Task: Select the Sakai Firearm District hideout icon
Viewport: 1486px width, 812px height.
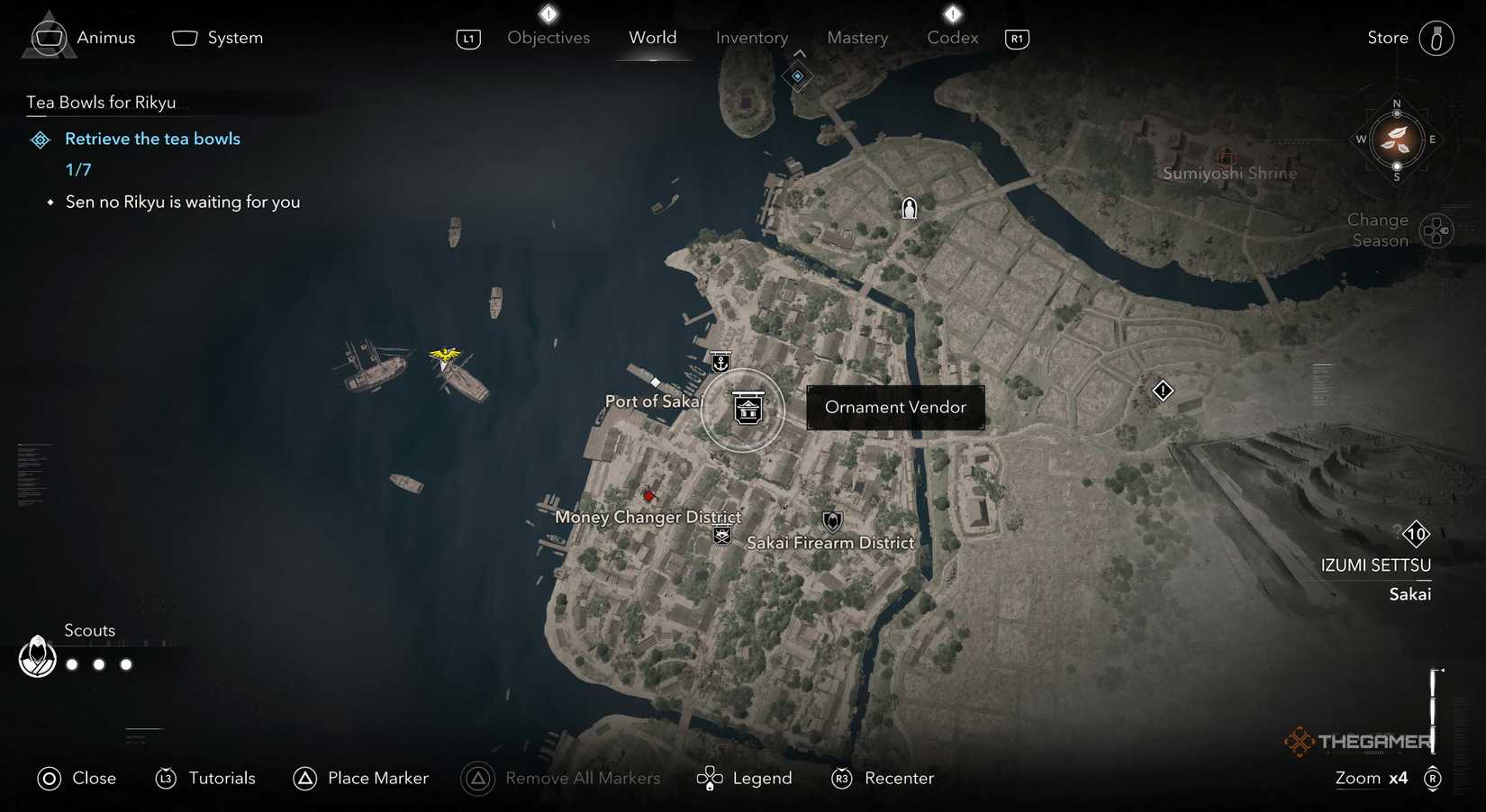Action: [830, 520]
